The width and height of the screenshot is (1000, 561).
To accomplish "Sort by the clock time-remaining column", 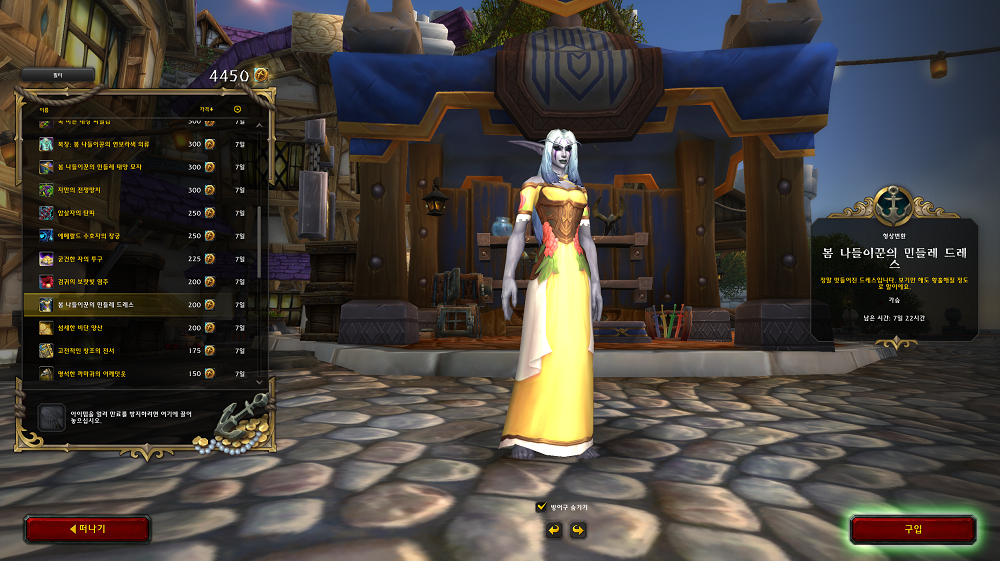I will (238, 109).
